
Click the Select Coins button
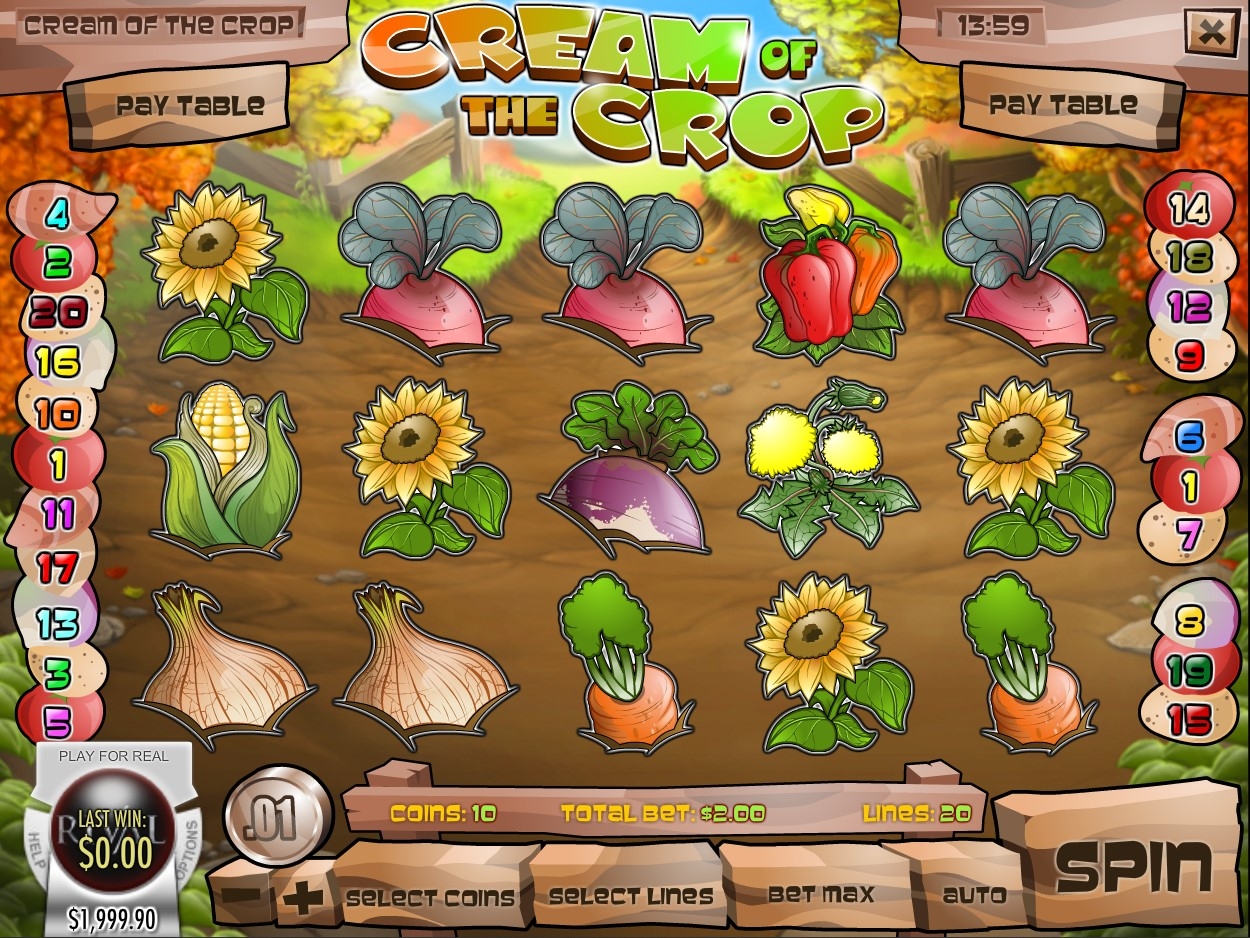430,897
